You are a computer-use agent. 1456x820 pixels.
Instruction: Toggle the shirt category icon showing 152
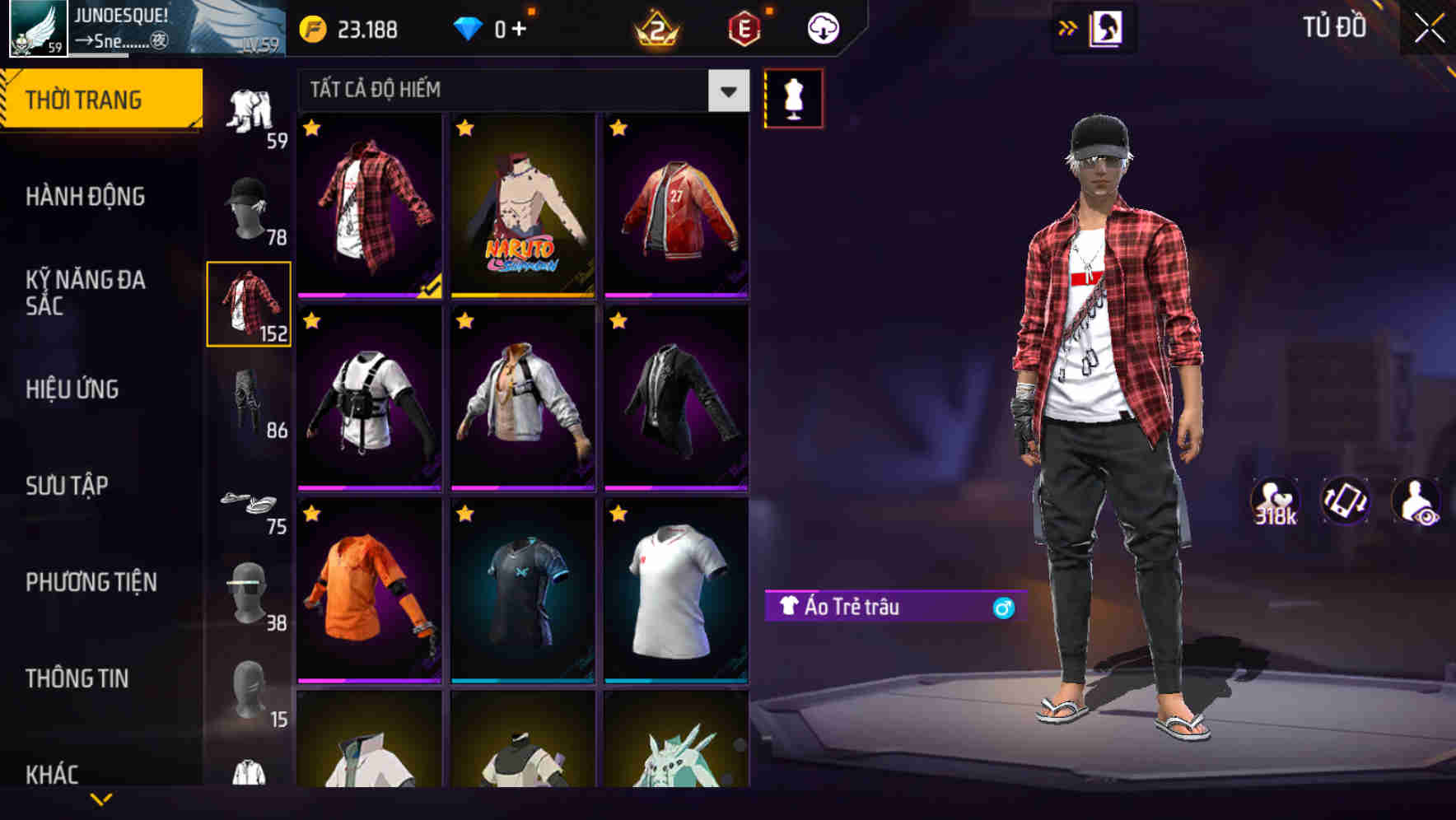[x=249, y=305]
